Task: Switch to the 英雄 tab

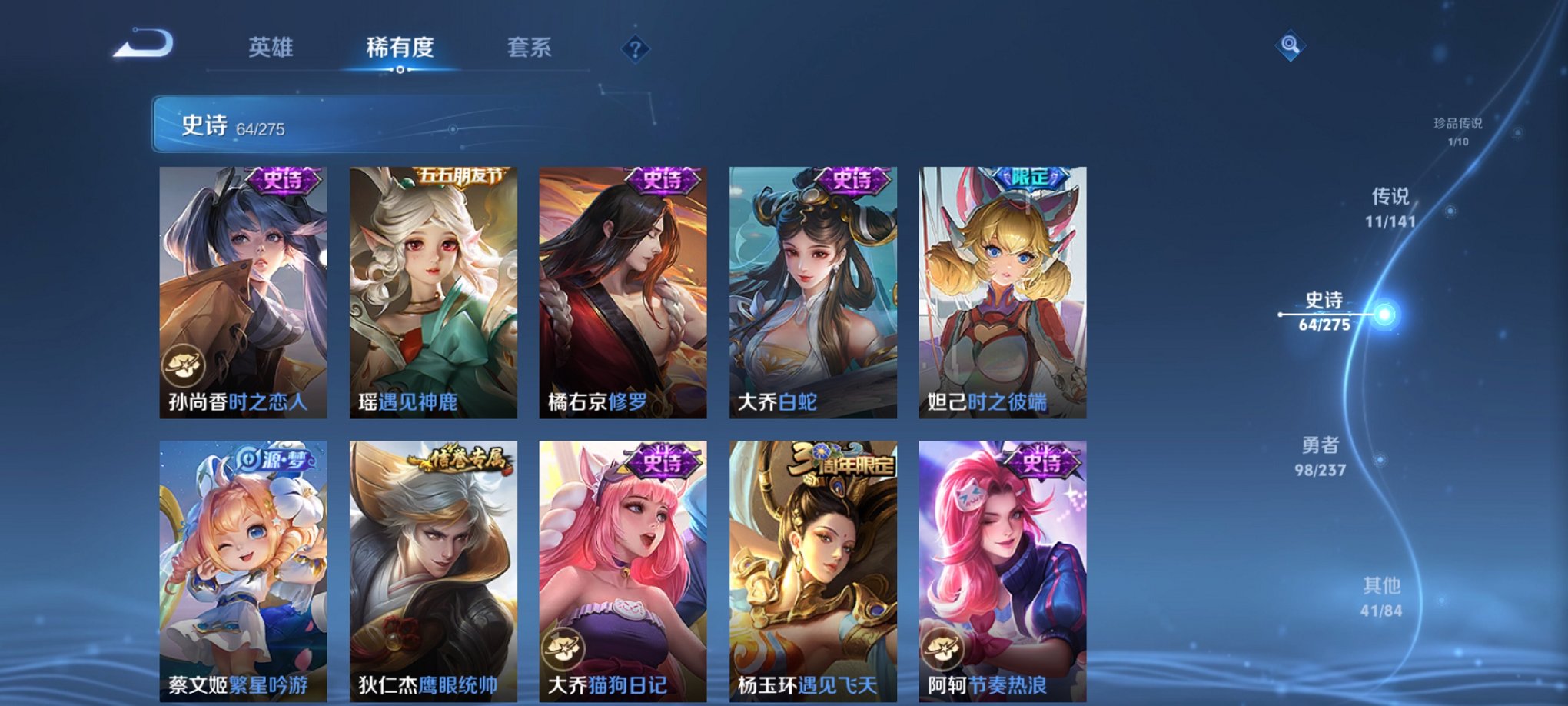Action: click(271, 48)
